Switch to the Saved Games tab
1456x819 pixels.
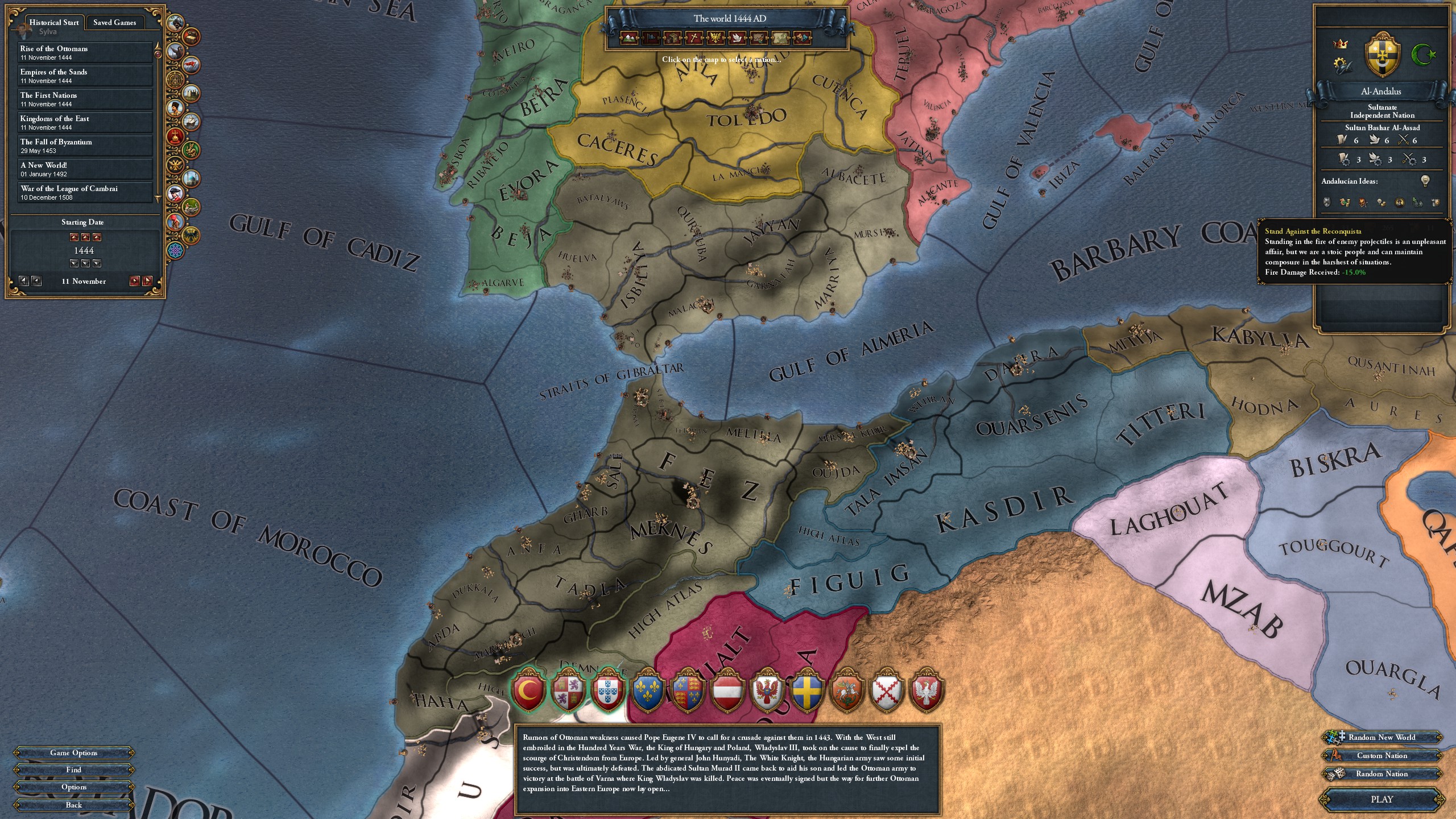pyautogui.click(x=114, y=22)
